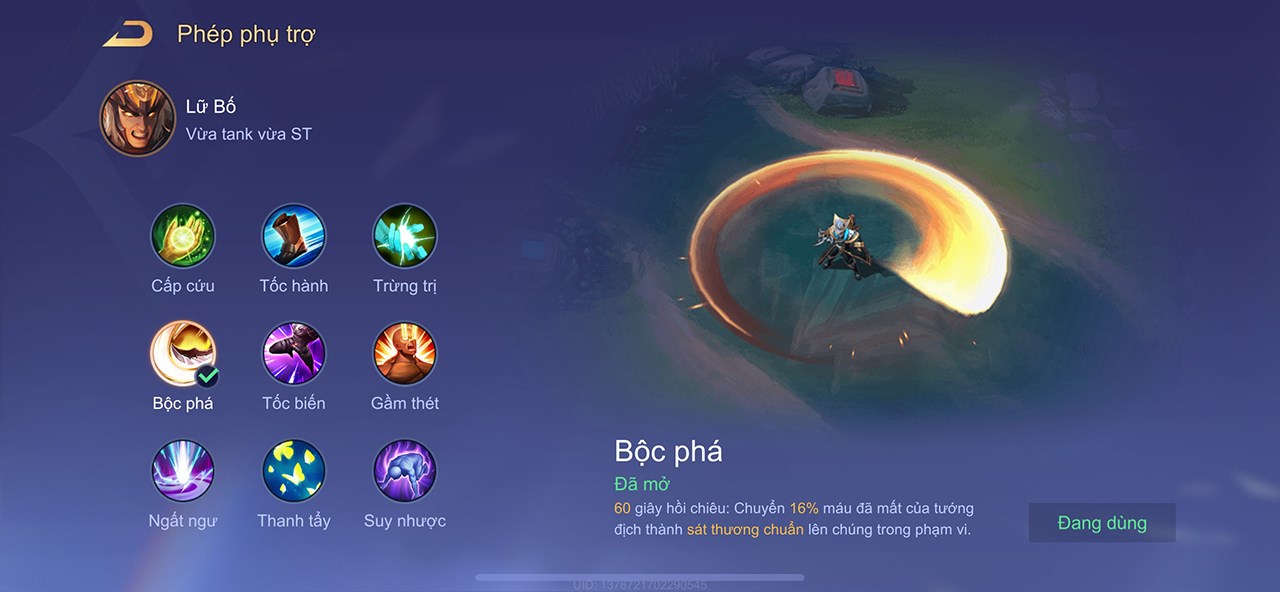Tap the Lữ Bố hero portrait
The height and width of the screenshot is (592, 1280).
click(x=138, y=119)
